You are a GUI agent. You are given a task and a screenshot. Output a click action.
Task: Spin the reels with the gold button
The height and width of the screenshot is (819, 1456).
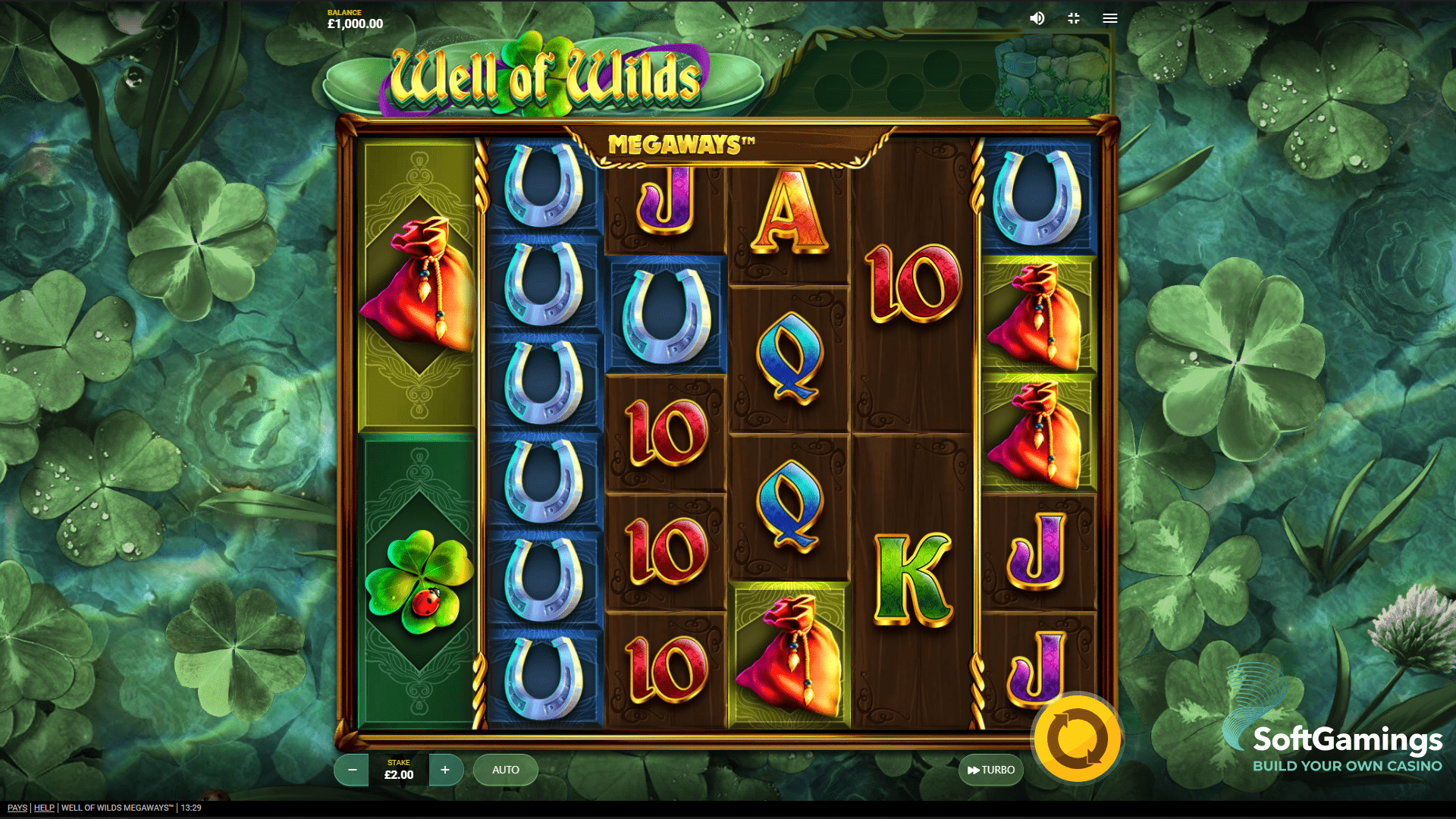(1077, 739)
